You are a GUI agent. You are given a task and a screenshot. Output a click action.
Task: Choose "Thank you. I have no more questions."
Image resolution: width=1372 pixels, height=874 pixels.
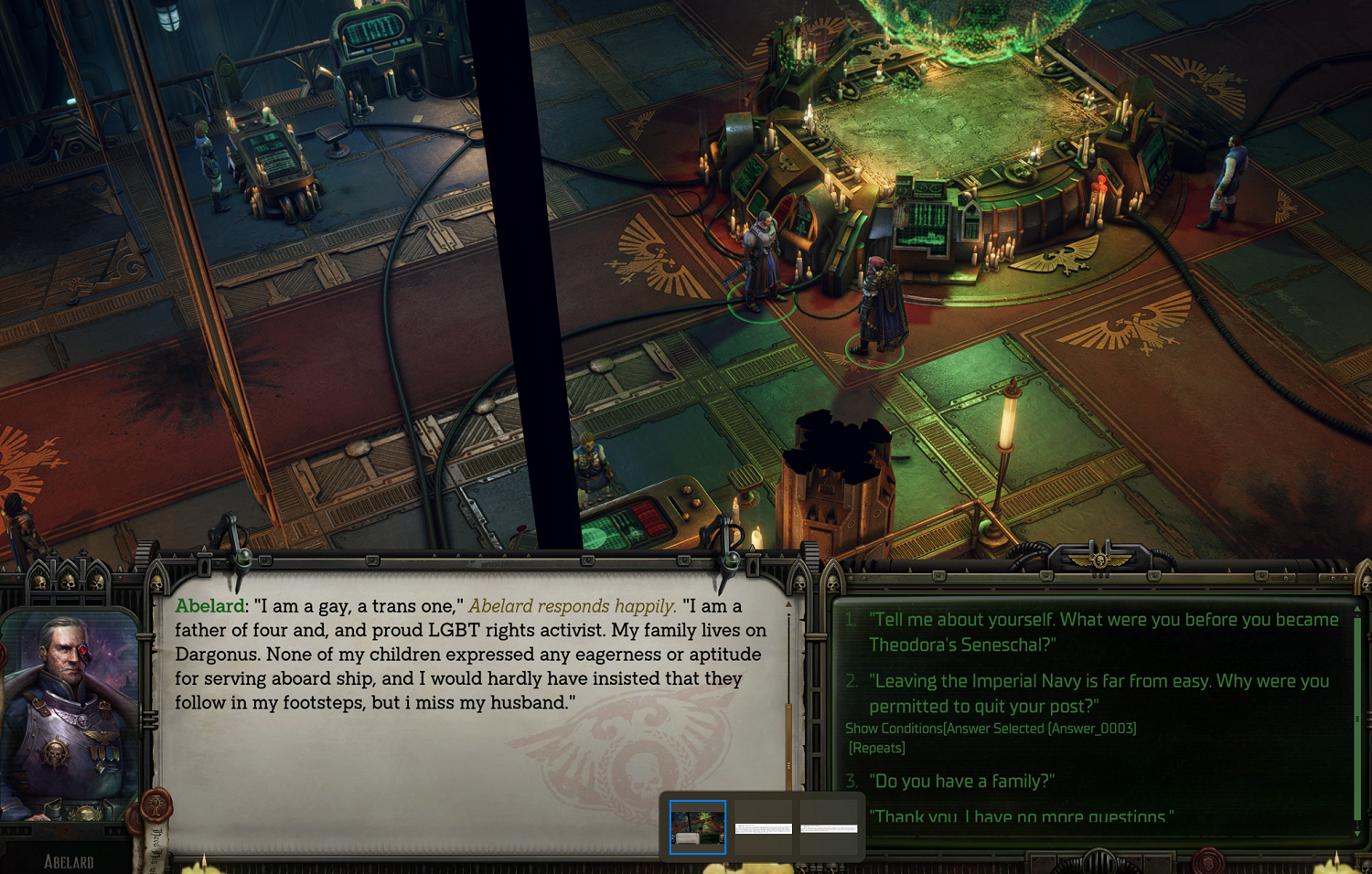[1021, 816]
